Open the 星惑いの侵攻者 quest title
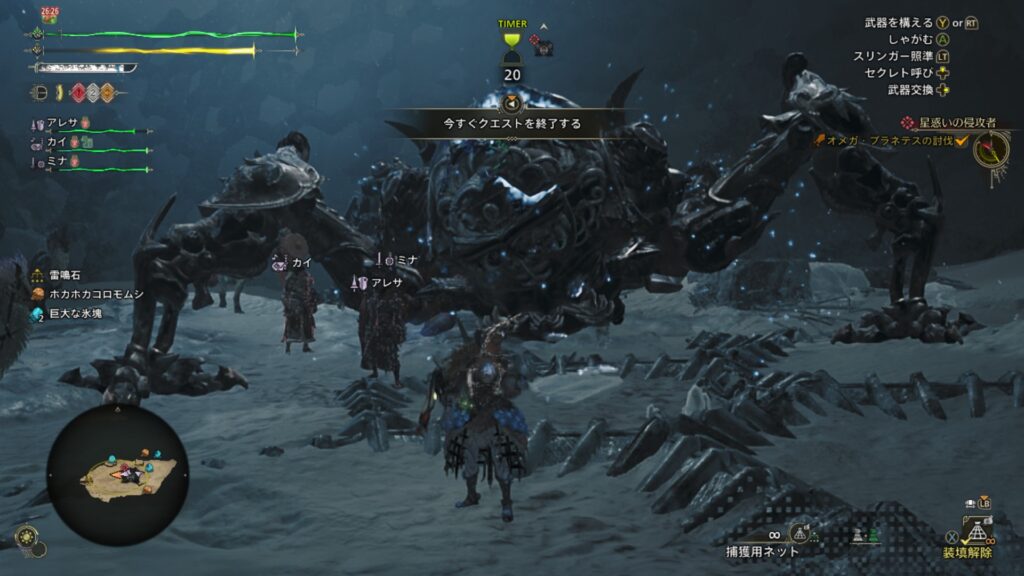Screen dimensions: 1024x576 (x=955, y=122)
